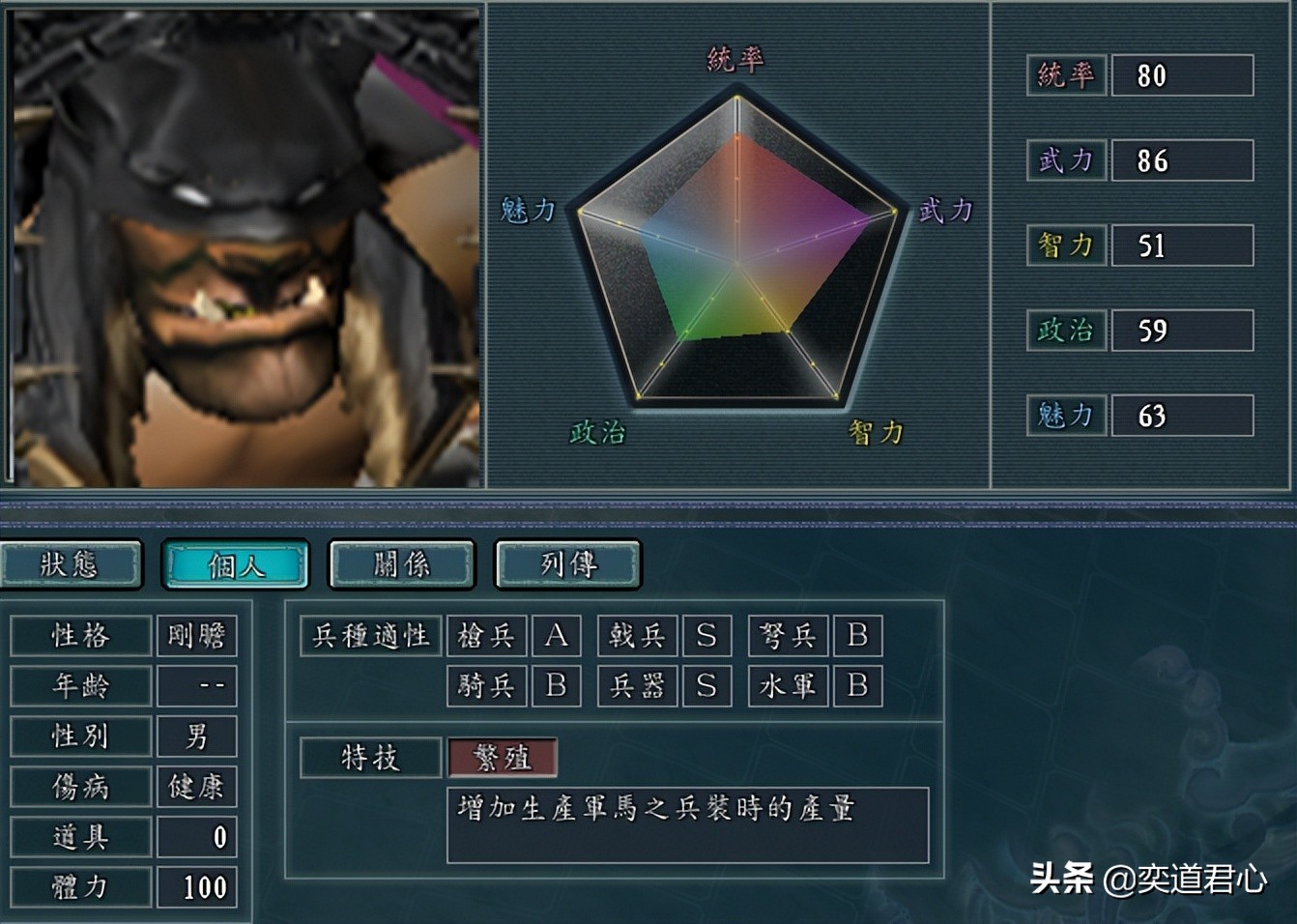Click the 智力 stat label icon
The image size is (1297, 924).
pos(1064,245)
